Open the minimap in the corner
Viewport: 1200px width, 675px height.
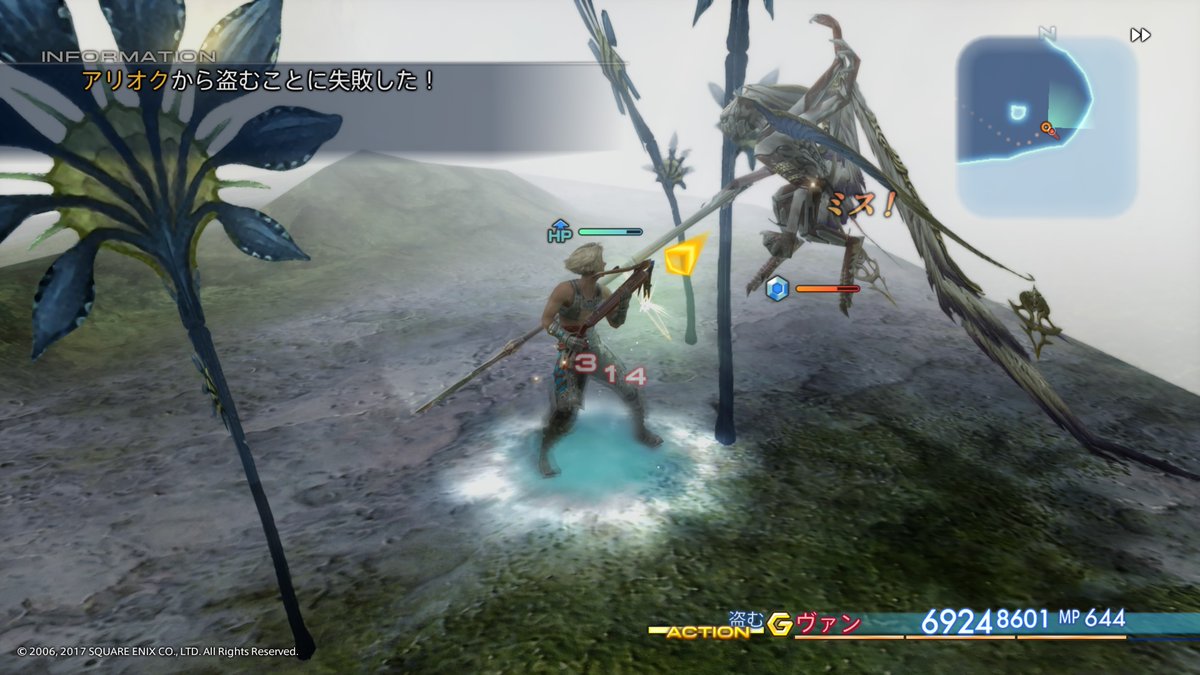[1046, 127]
